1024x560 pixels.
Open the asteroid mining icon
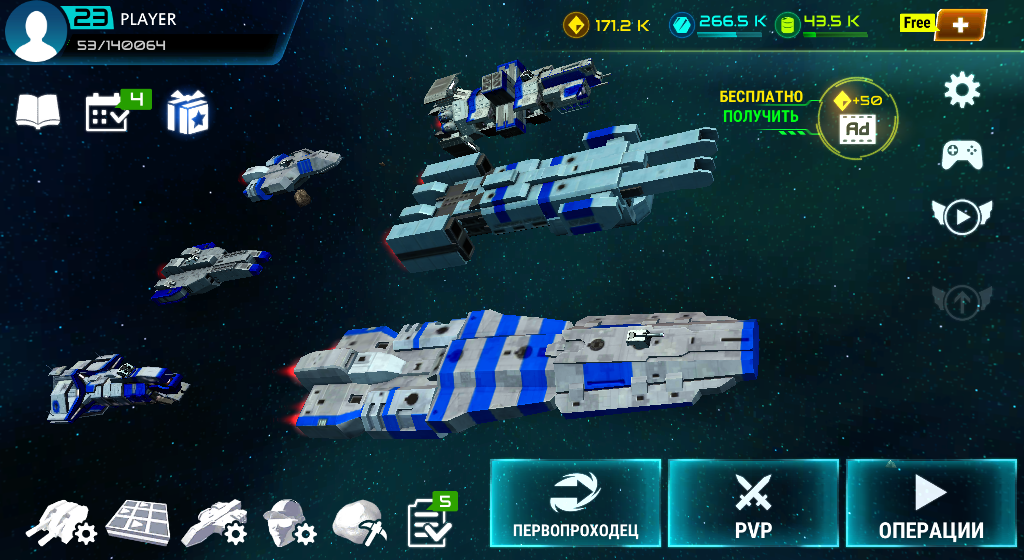(360, 522)
